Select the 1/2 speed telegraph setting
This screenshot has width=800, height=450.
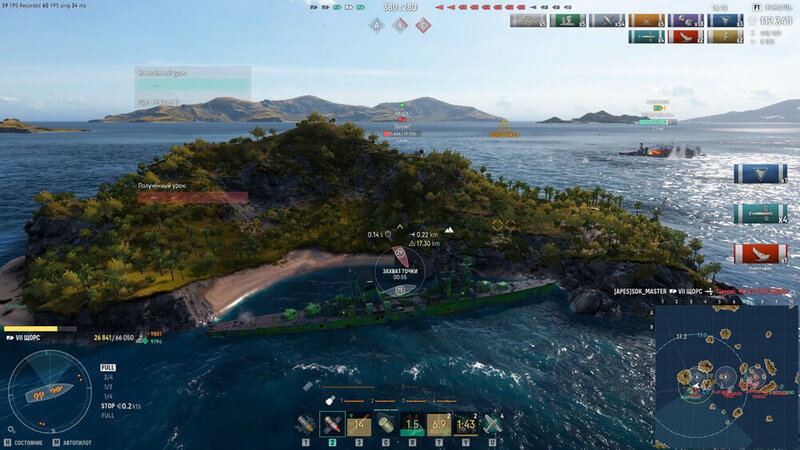108,387
